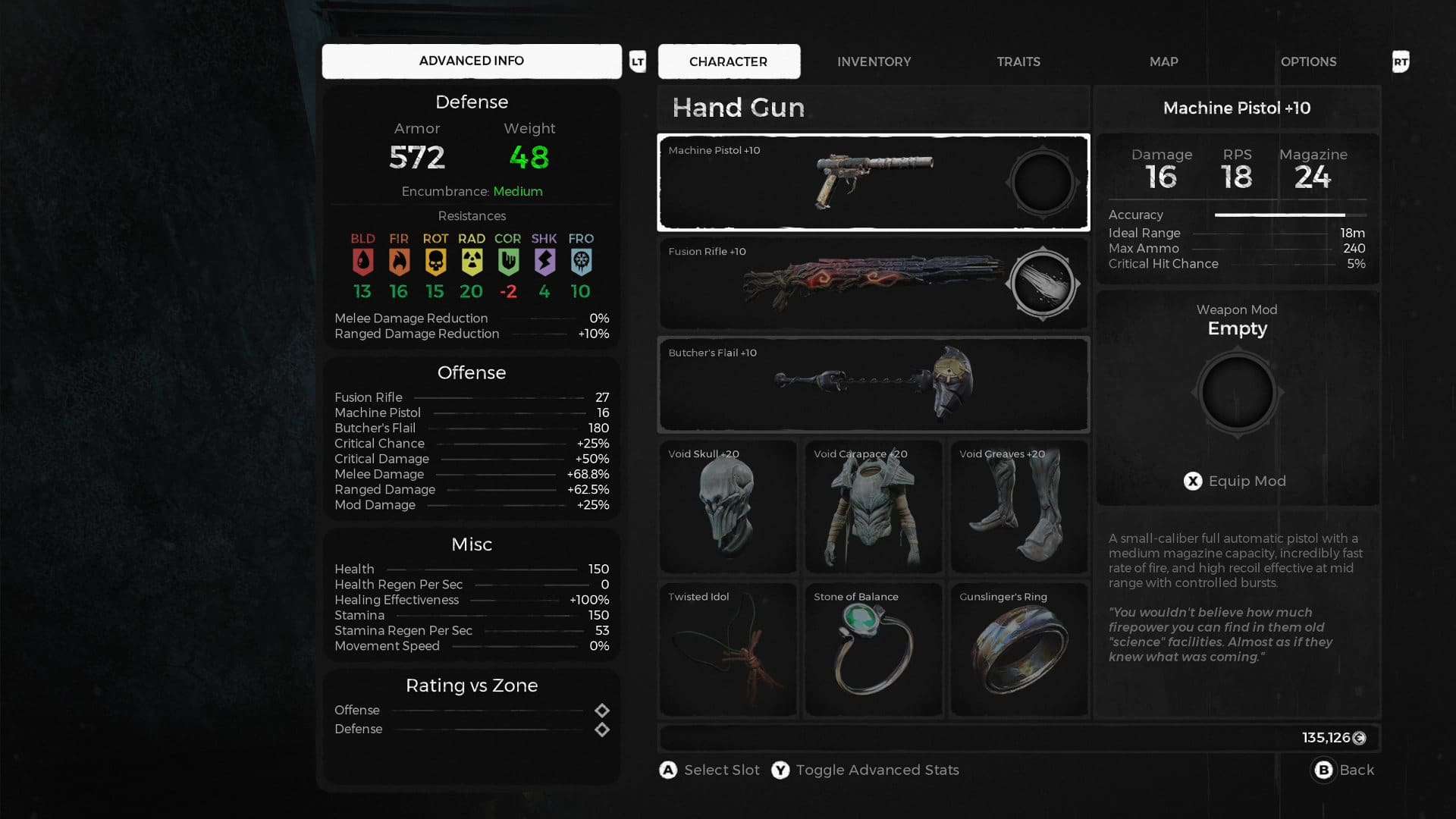Go to the Options tab
The width and height of the screenshot is (1456, 819).
[x=1308, y=61]
